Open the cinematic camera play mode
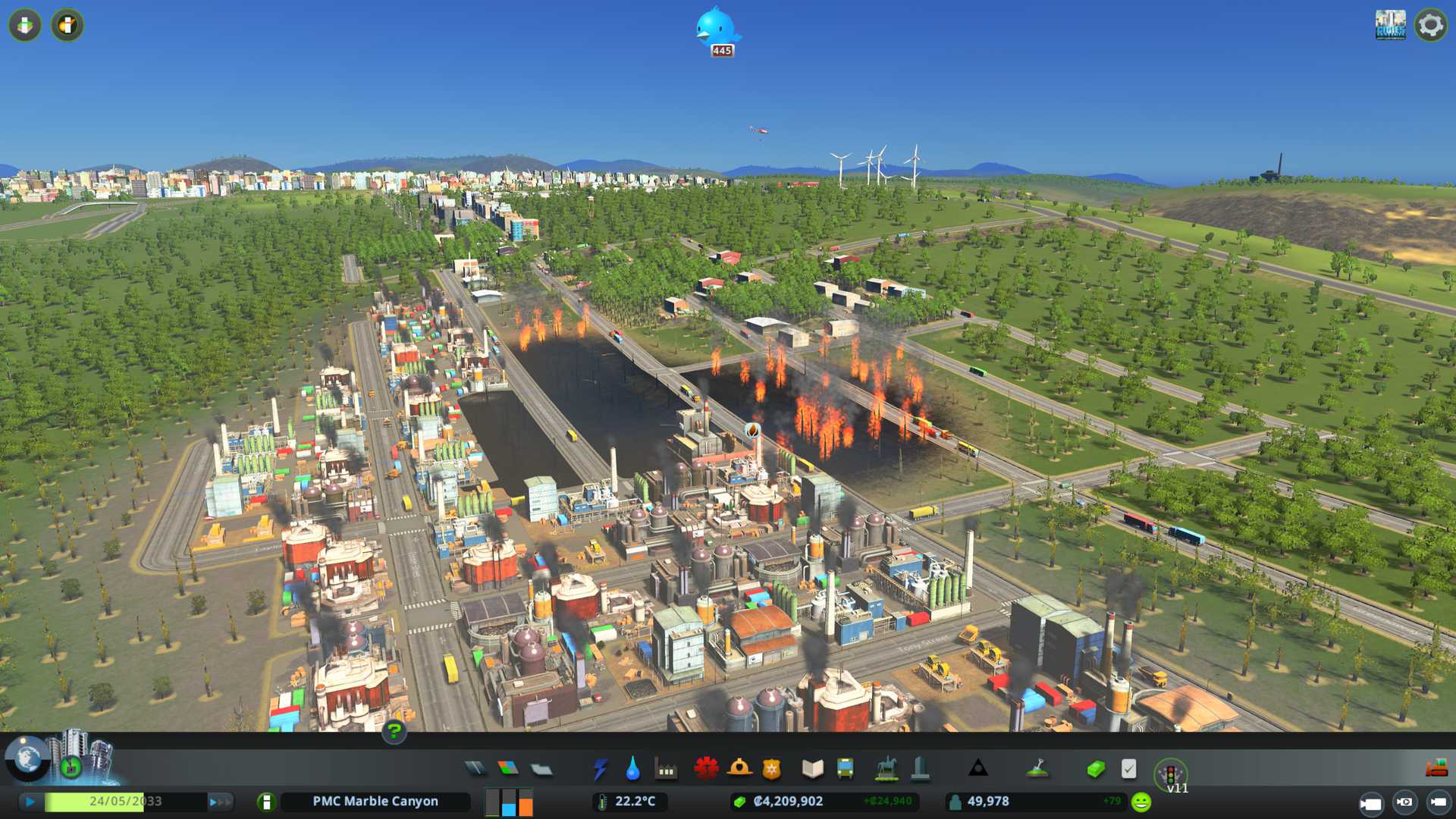Screen dimensions: 1456x819 pos(1370,803)
